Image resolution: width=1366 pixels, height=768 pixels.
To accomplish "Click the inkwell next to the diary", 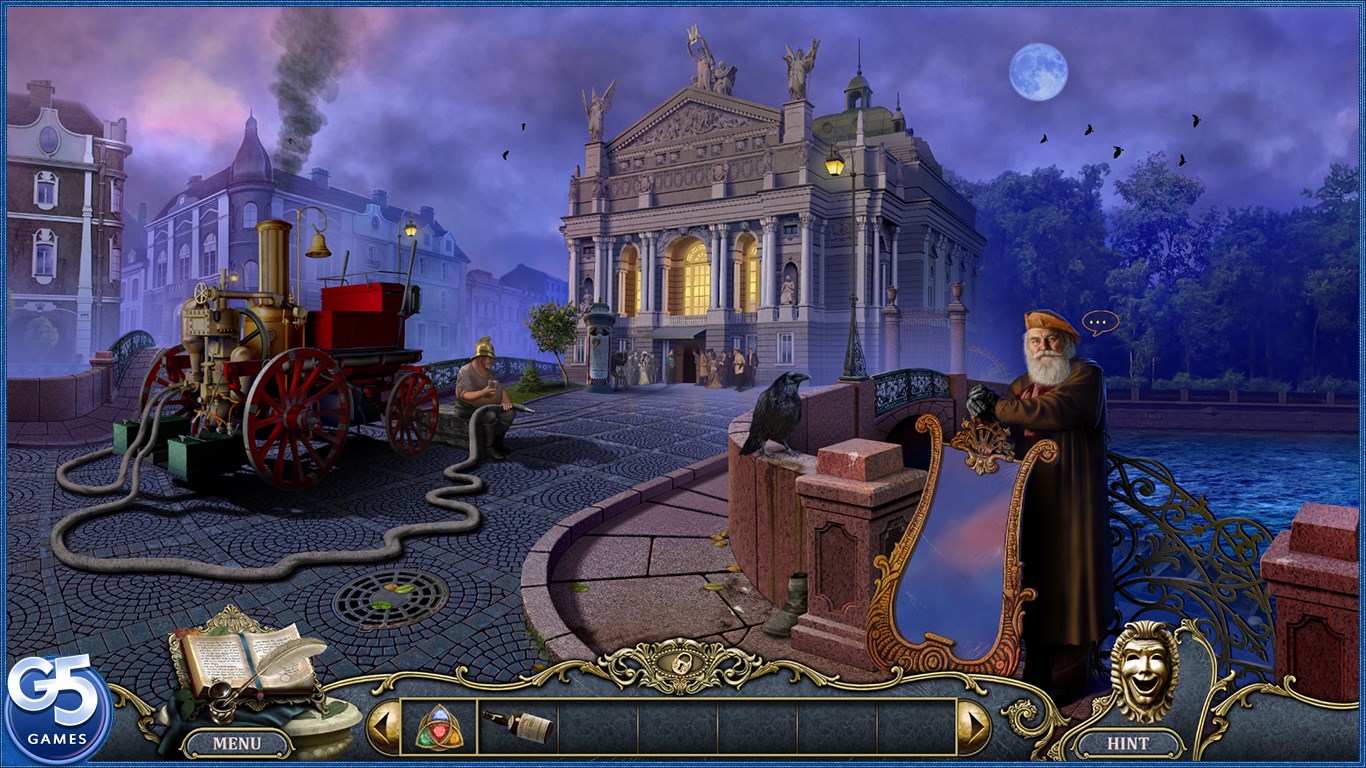I will (x=222, y=710).
